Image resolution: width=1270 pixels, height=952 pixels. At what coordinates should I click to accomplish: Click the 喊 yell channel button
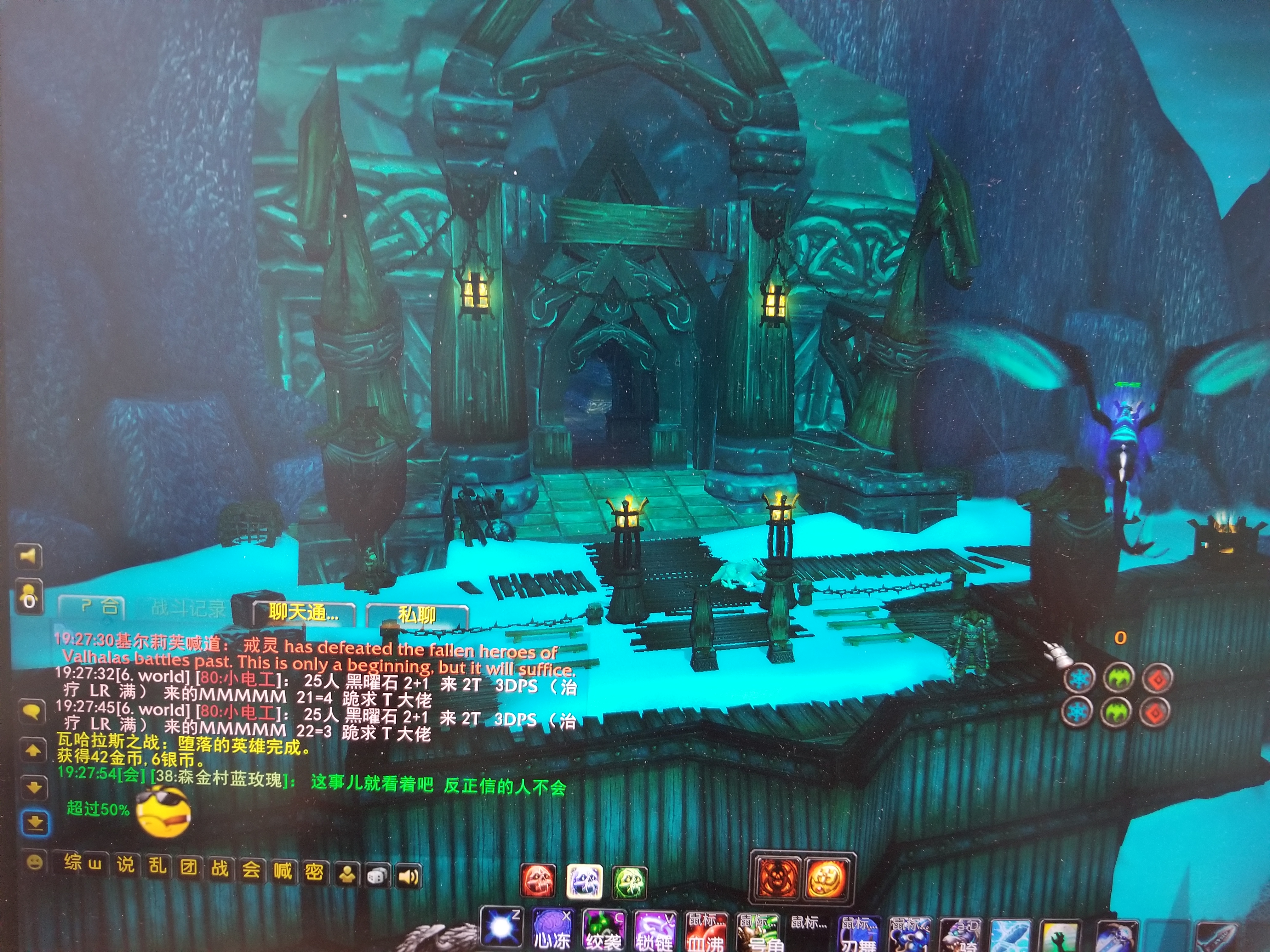coord(283,870)
